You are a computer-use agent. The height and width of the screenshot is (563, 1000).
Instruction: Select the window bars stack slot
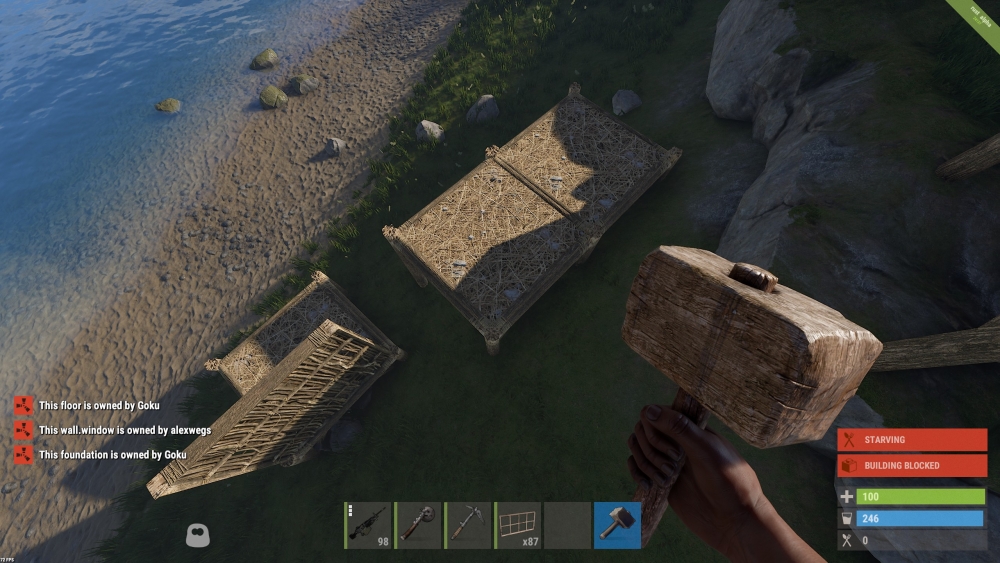click(518, 525)
